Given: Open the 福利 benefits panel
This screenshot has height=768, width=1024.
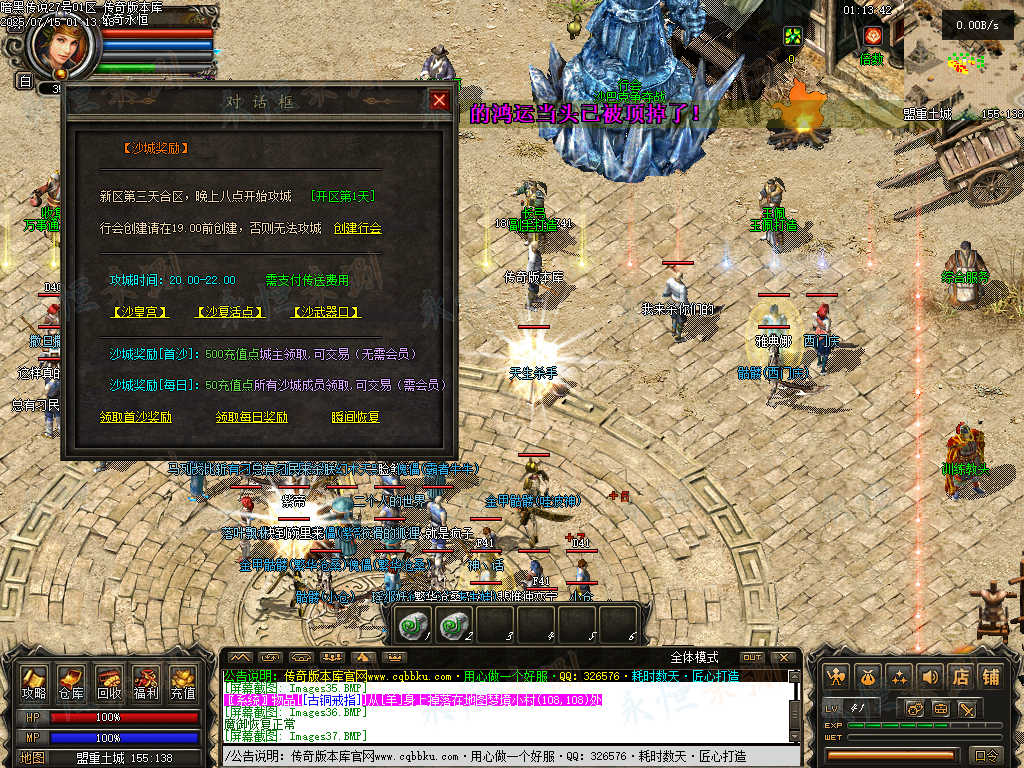Looking at the screenshot, I should (x=146, y=683).
